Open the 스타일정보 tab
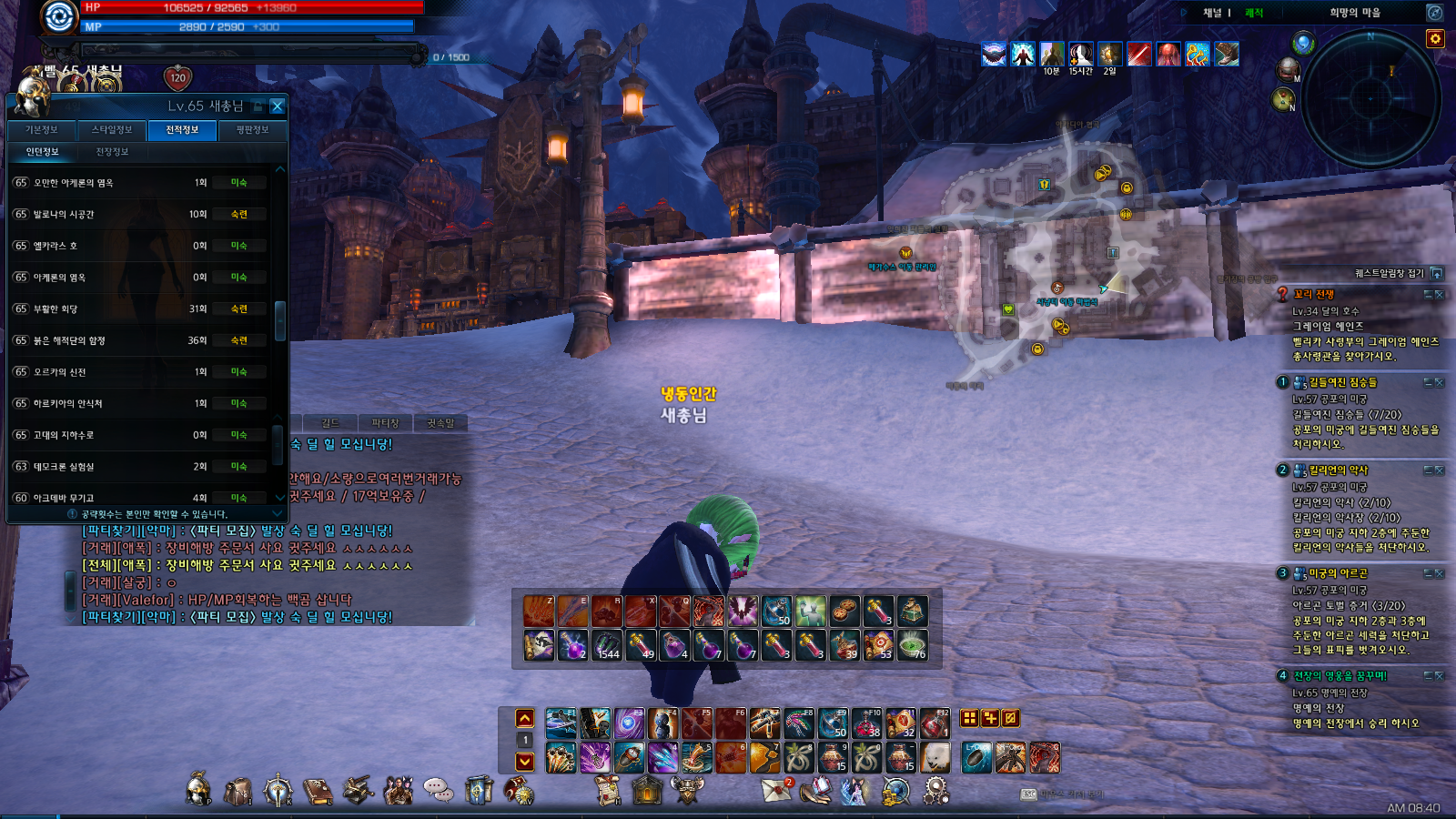The height and width of the screenshot is (819, 1456). (112, 130)
